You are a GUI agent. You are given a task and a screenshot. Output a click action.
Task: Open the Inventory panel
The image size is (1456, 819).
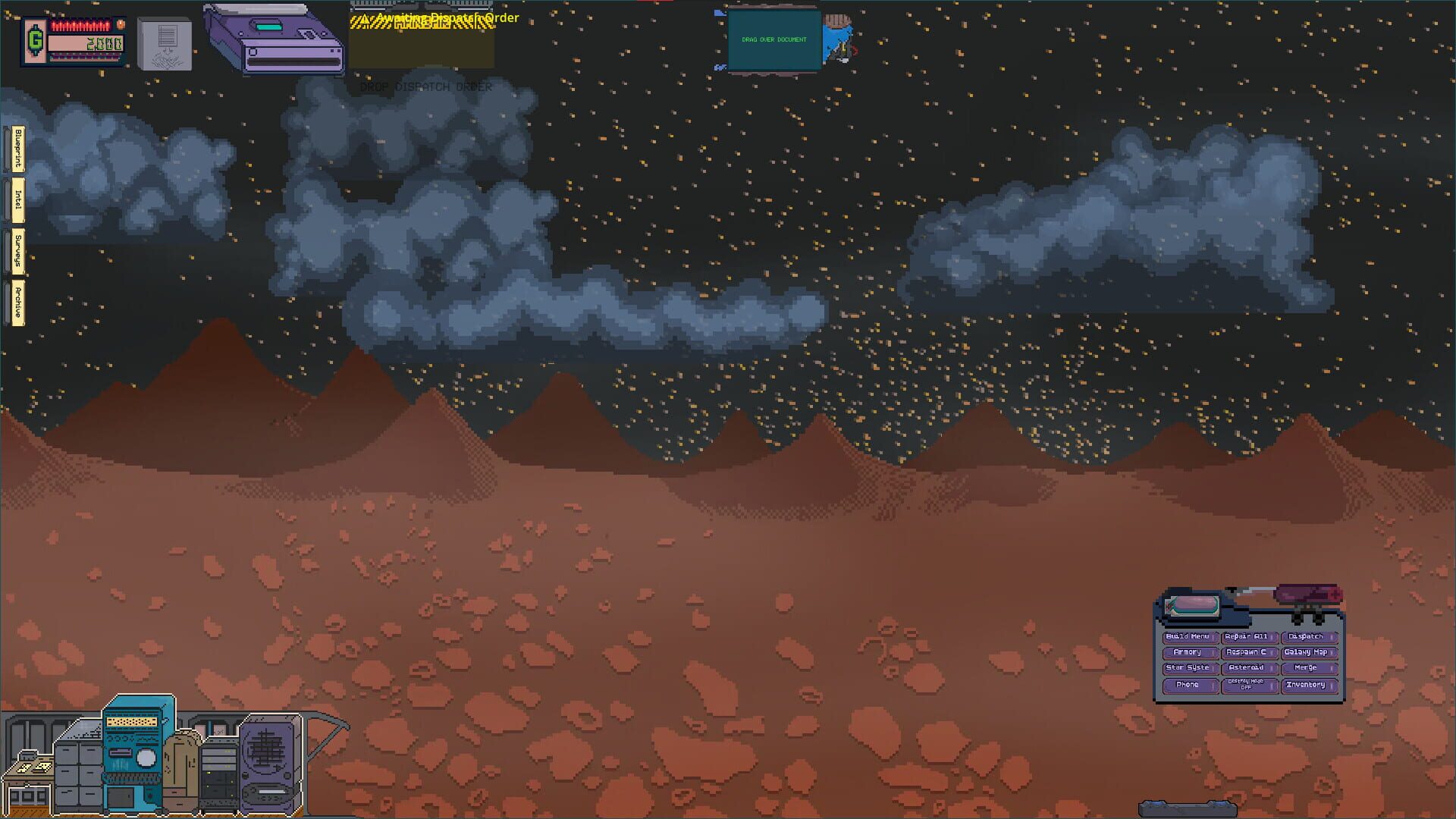[1308, 684]
